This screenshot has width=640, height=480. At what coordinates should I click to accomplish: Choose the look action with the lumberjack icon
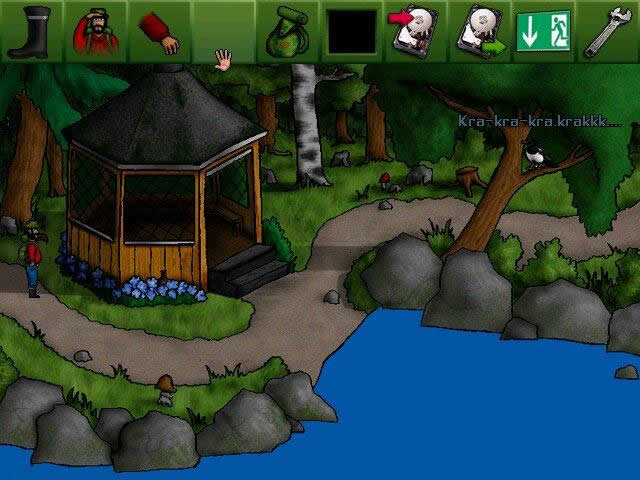point(94,30)
